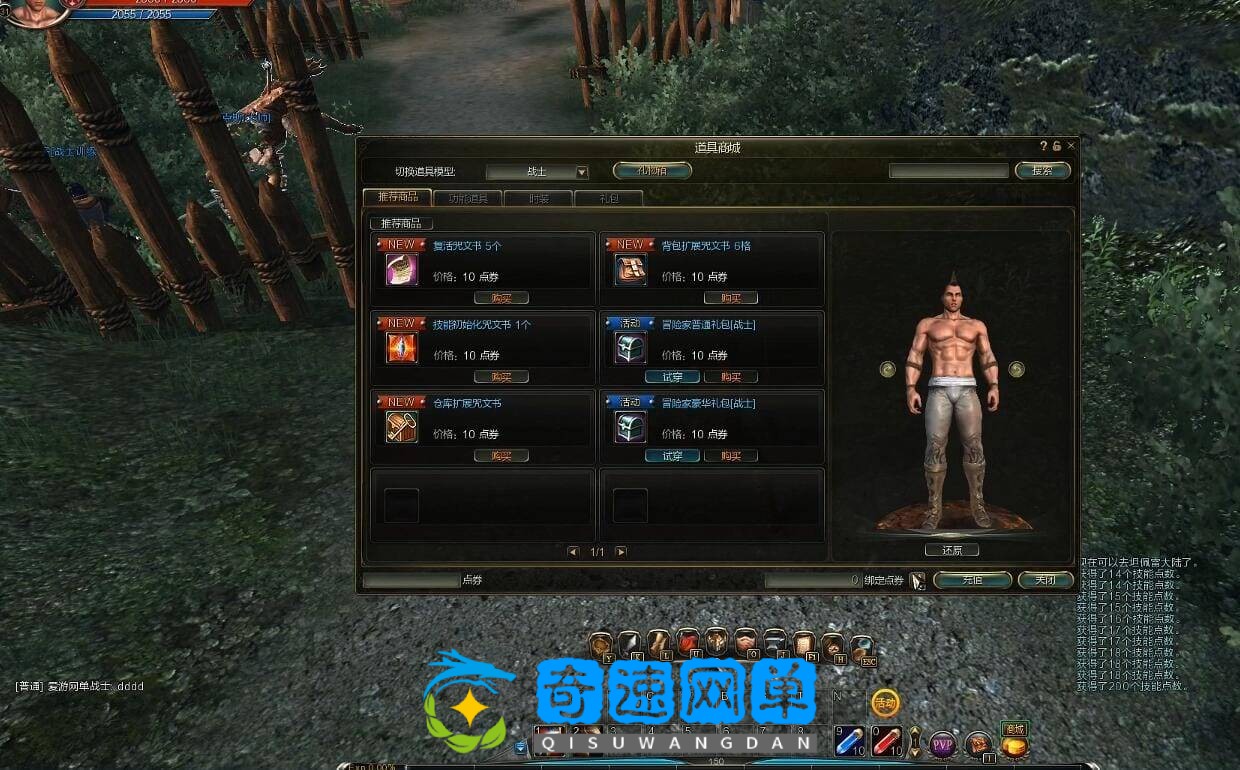1240x770 pixels.
Task: Purchase the 技能初始化咒文书 scroll
Action: point(501,377)
